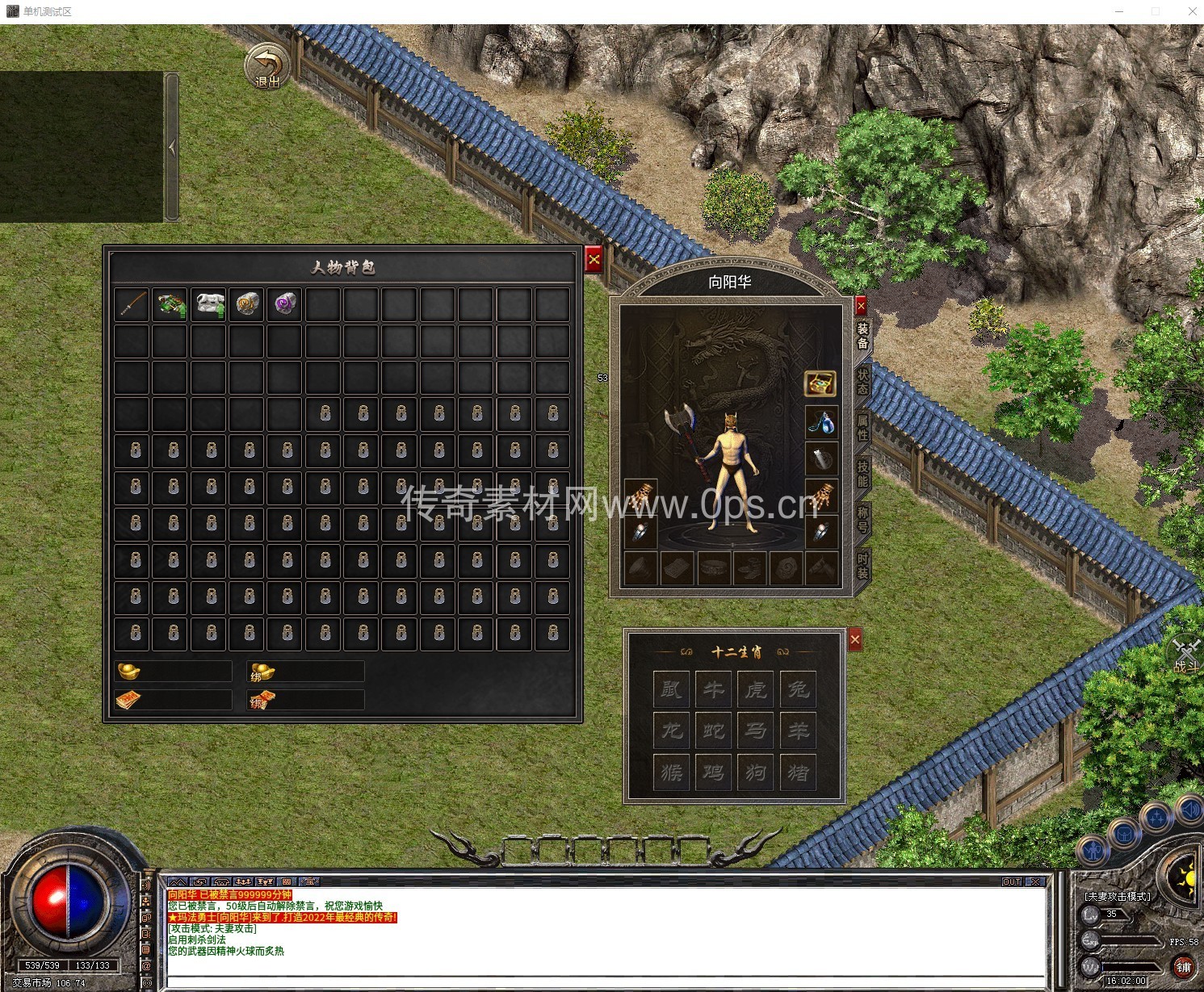This screenshot has width=1204, height=992.
Task: Pick the white tiger statue item
Action: click(x=208, y=304)
